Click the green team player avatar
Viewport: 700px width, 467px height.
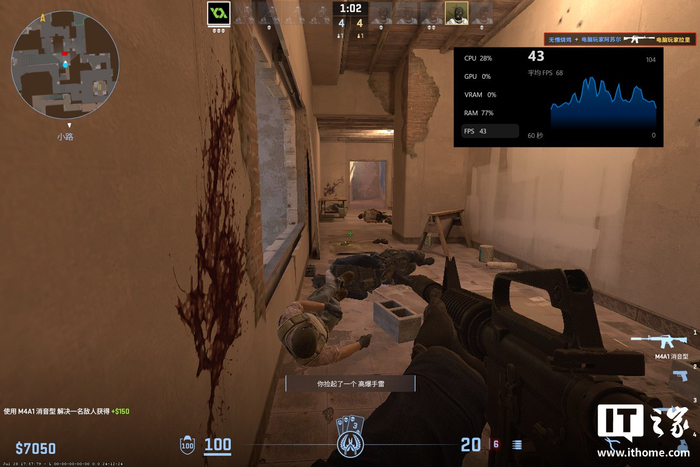click(x=219, y=13)
